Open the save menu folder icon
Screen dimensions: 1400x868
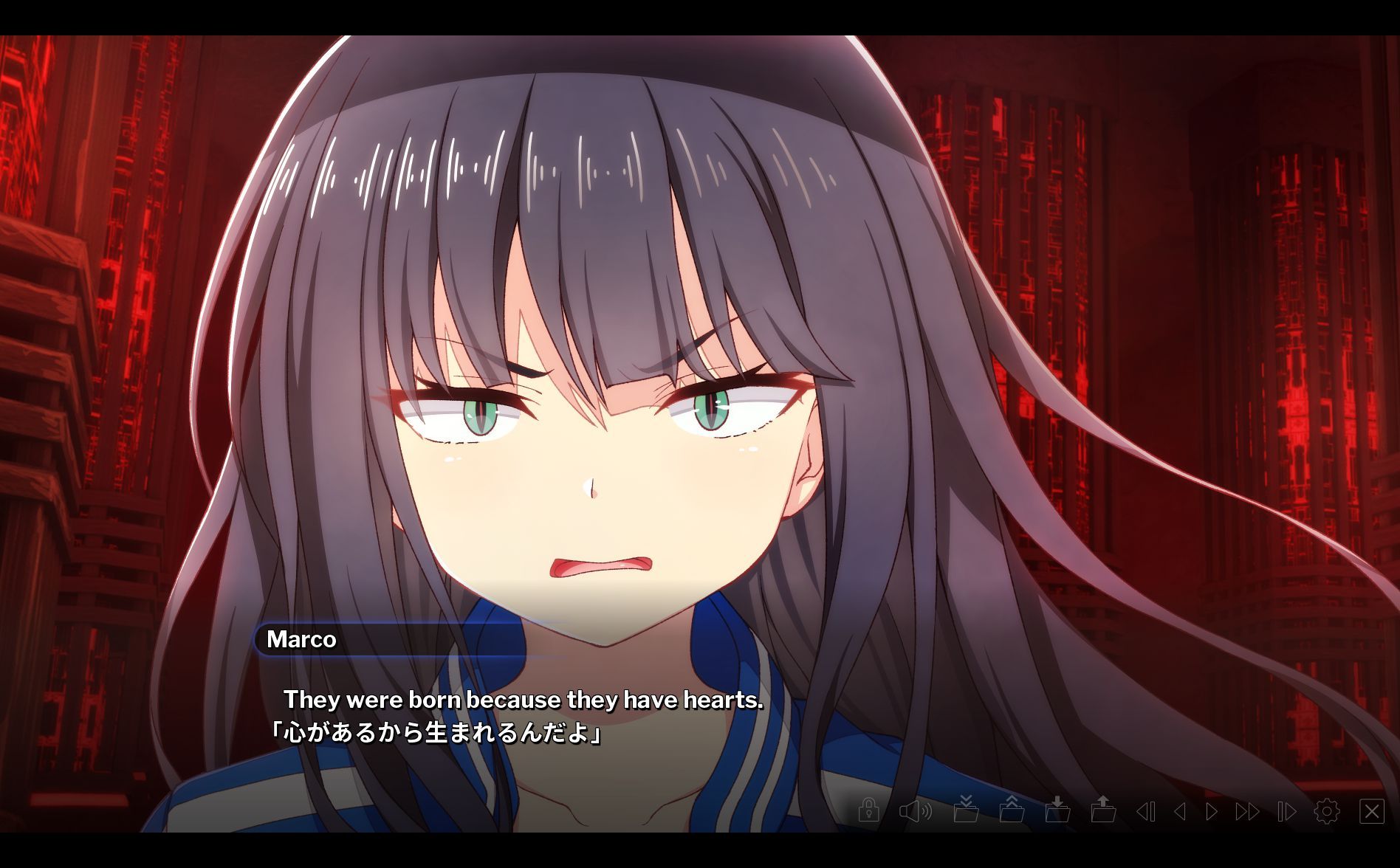pyautogui.click(x=1060, y=815)
